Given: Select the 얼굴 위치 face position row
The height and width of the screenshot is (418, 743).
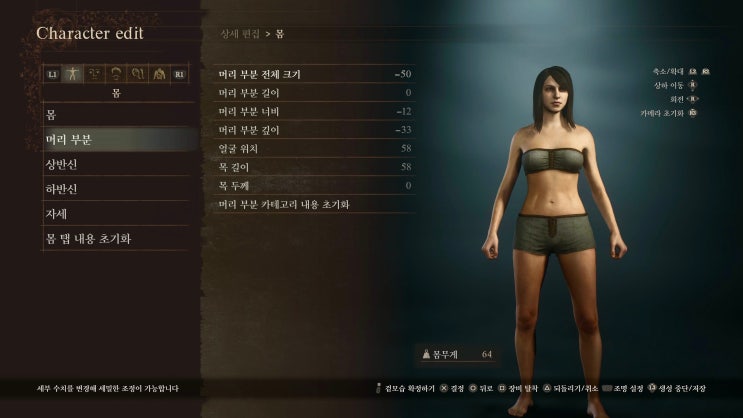Looking at the screenshot, I should pos(316,148).
